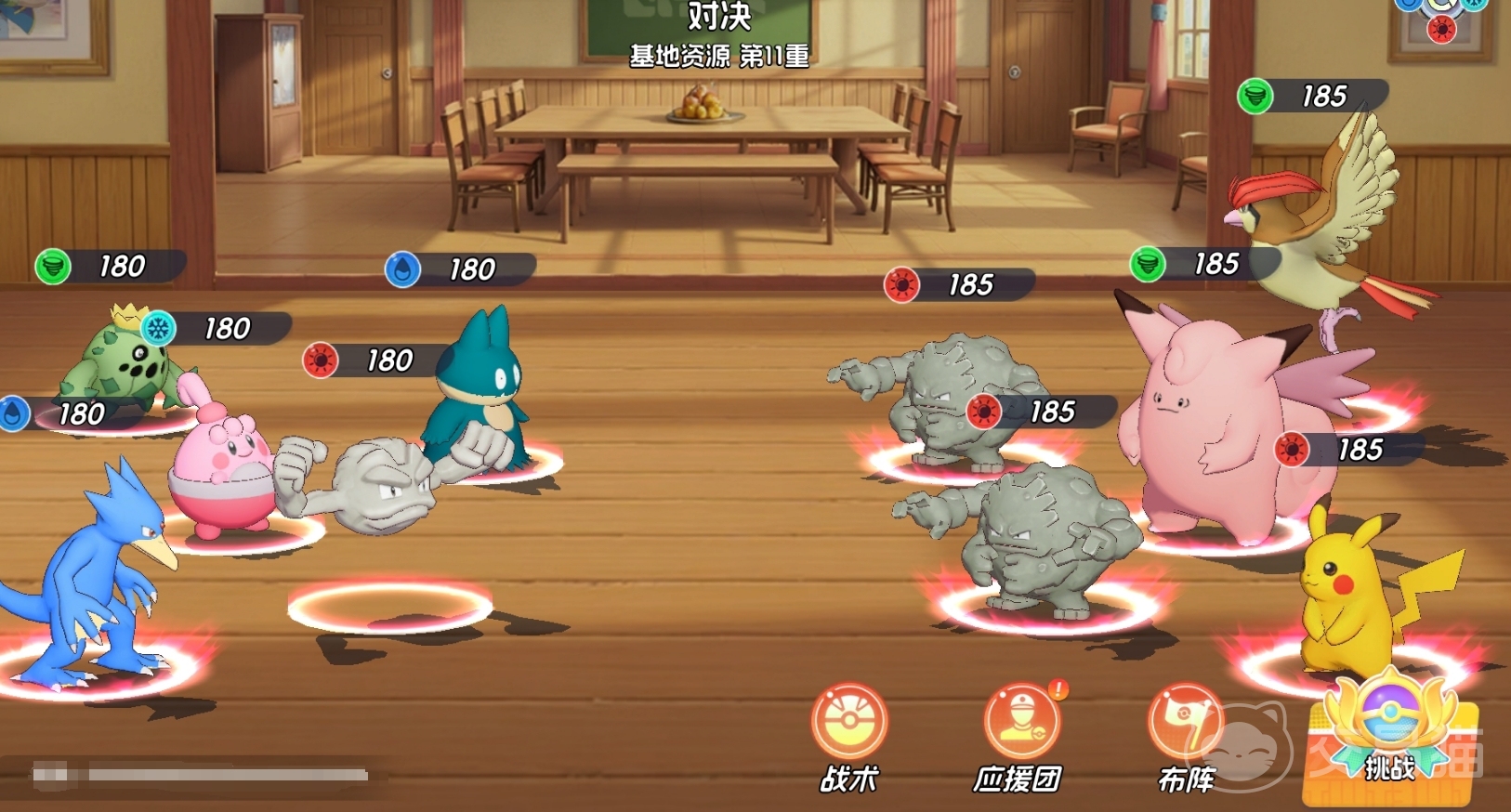Viewport: 1511px width, 812px height.
Task: Select the empty formation ring slot
Action: (389, 607)
